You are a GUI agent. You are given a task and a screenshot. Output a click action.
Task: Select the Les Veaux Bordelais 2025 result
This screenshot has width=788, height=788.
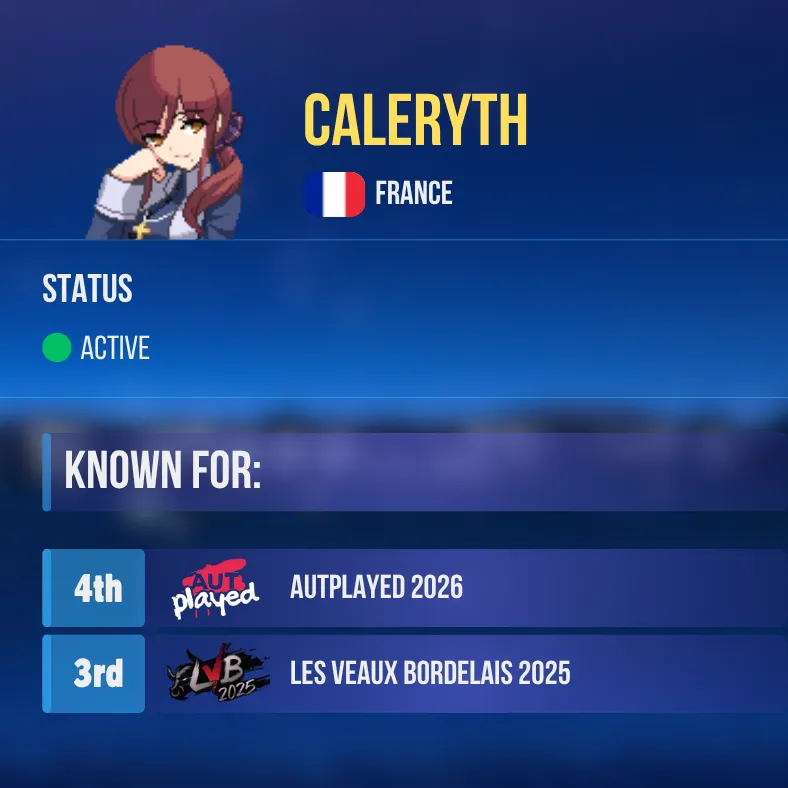tap(430, 674)
